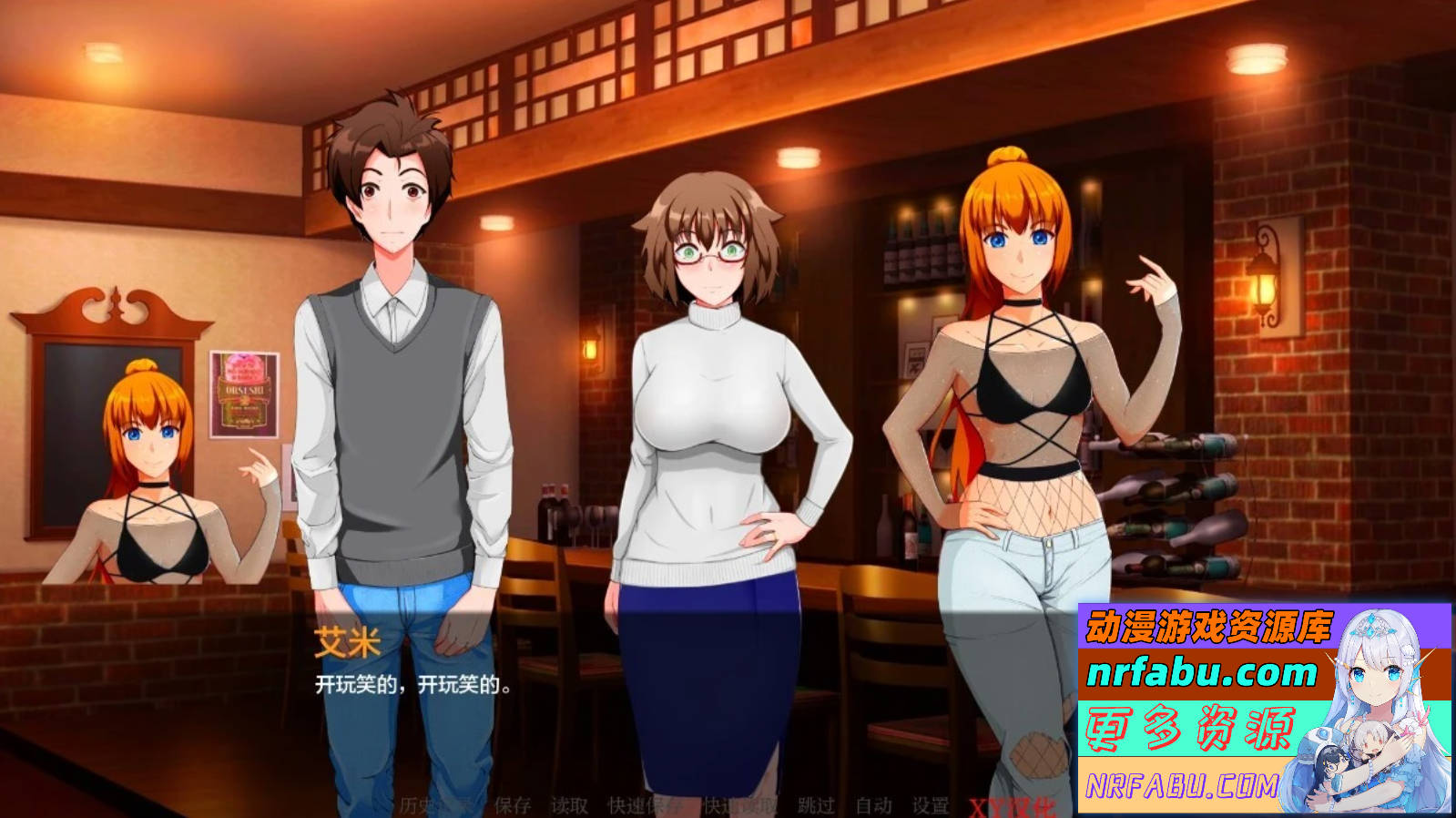Open the 读取 load screen

point(568,803)
